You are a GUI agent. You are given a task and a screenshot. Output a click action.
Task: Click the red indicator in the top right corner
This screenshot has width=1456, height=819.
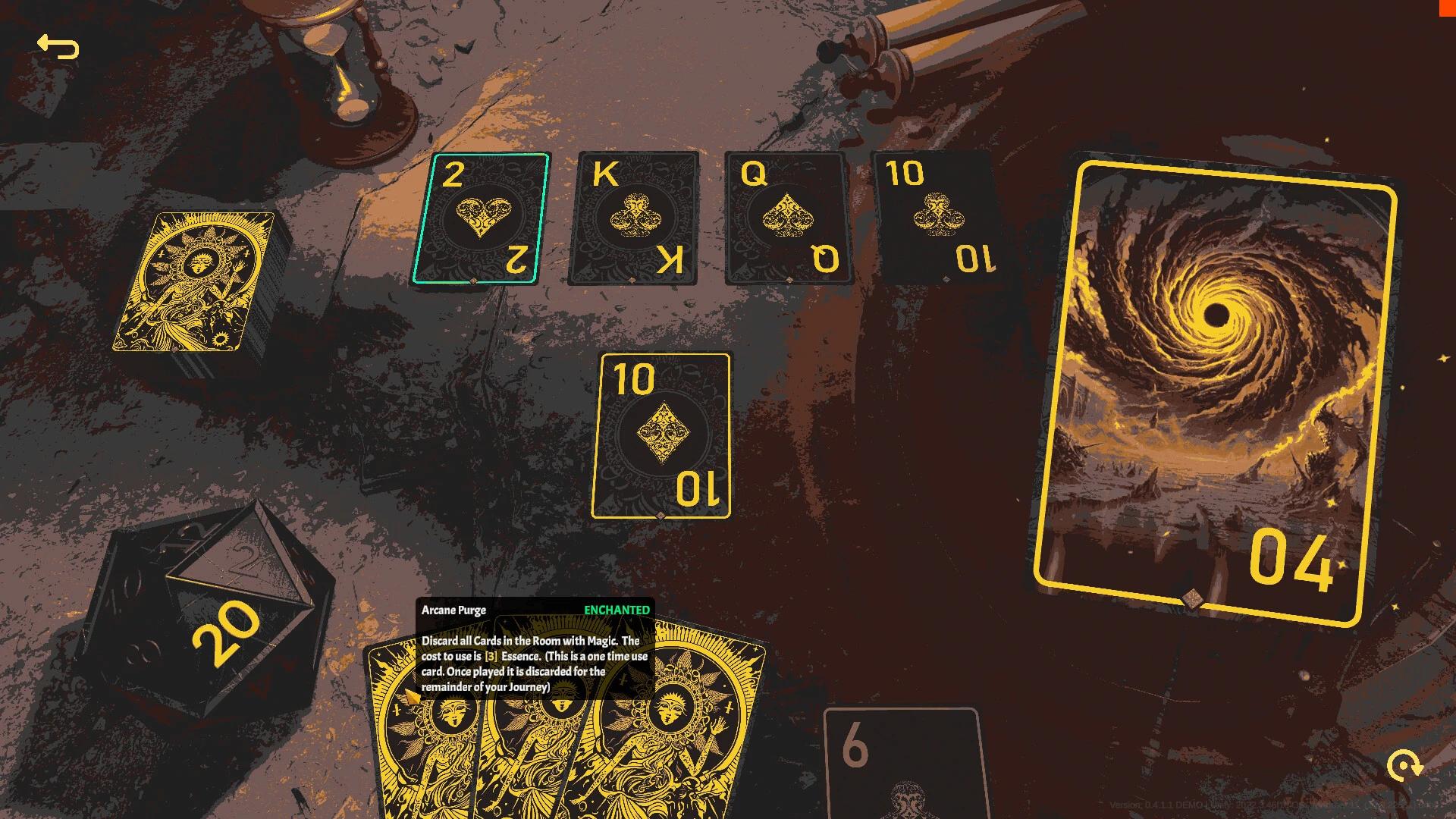pos(1446,8)
